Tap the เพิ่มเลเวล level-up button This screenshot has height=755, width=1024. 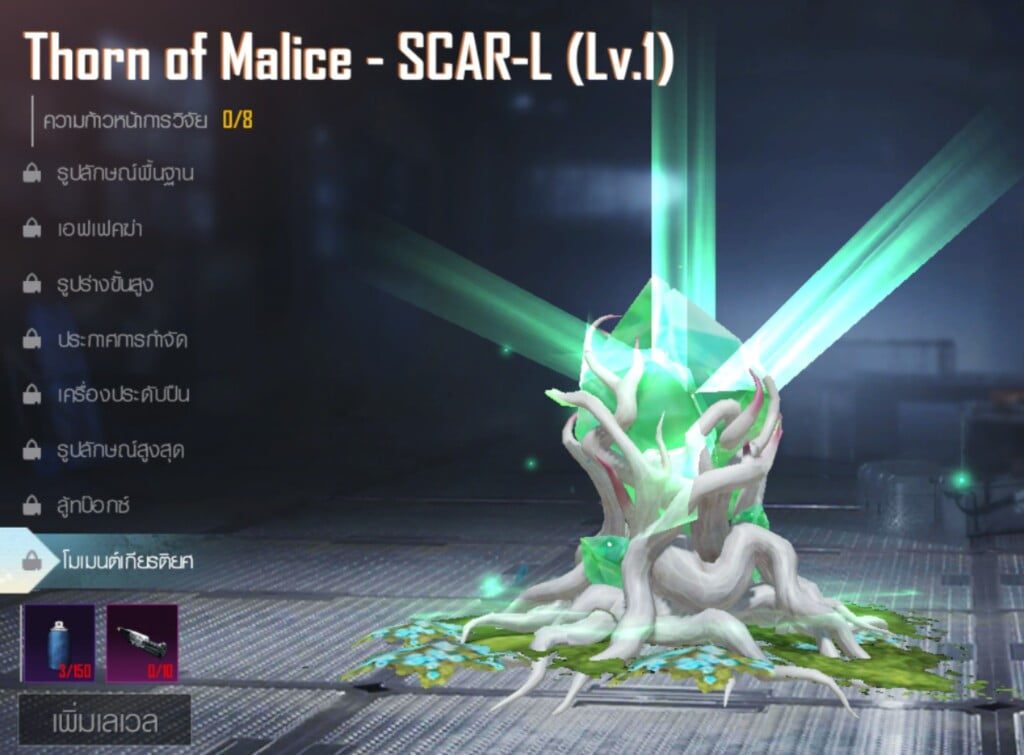[105, 719]
